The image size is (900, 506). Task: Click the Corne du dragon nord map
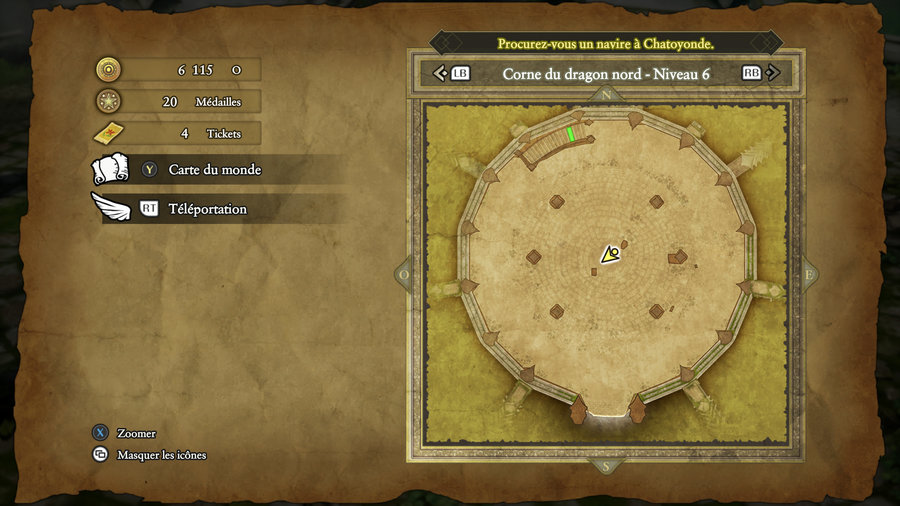[x=606, y=272]
